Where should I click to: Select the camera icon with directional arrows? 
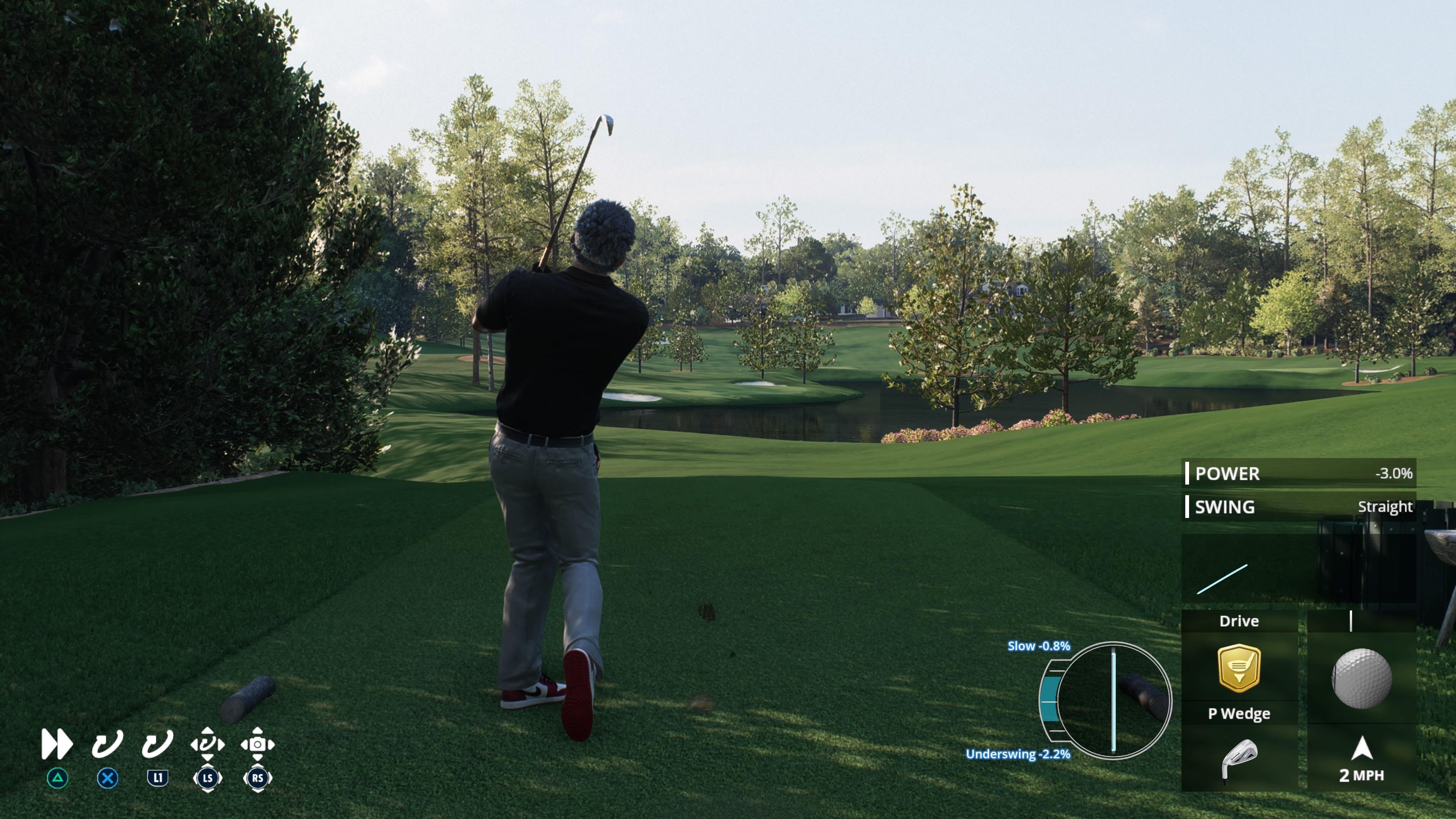tap(258, 744)
